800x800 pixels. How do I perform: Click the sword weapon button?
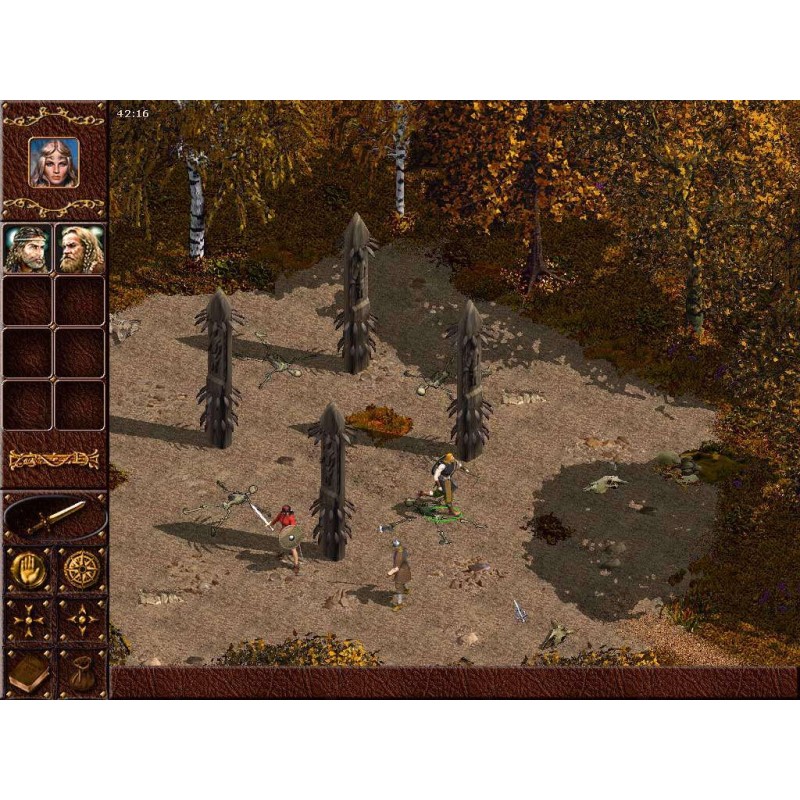click(x=55, y=517)
